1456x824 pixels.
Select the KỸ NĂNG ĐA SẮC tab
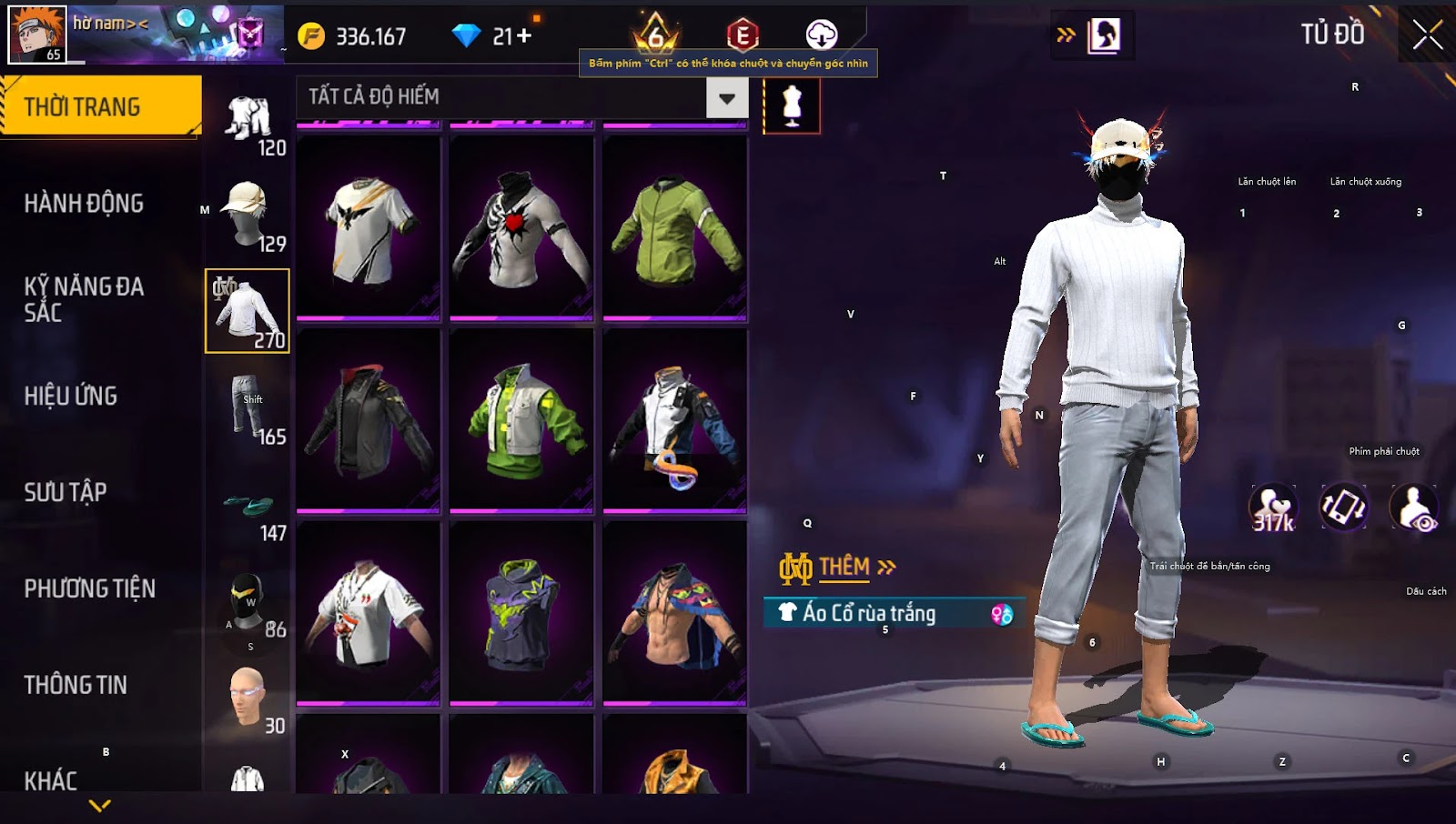(84, 299)
